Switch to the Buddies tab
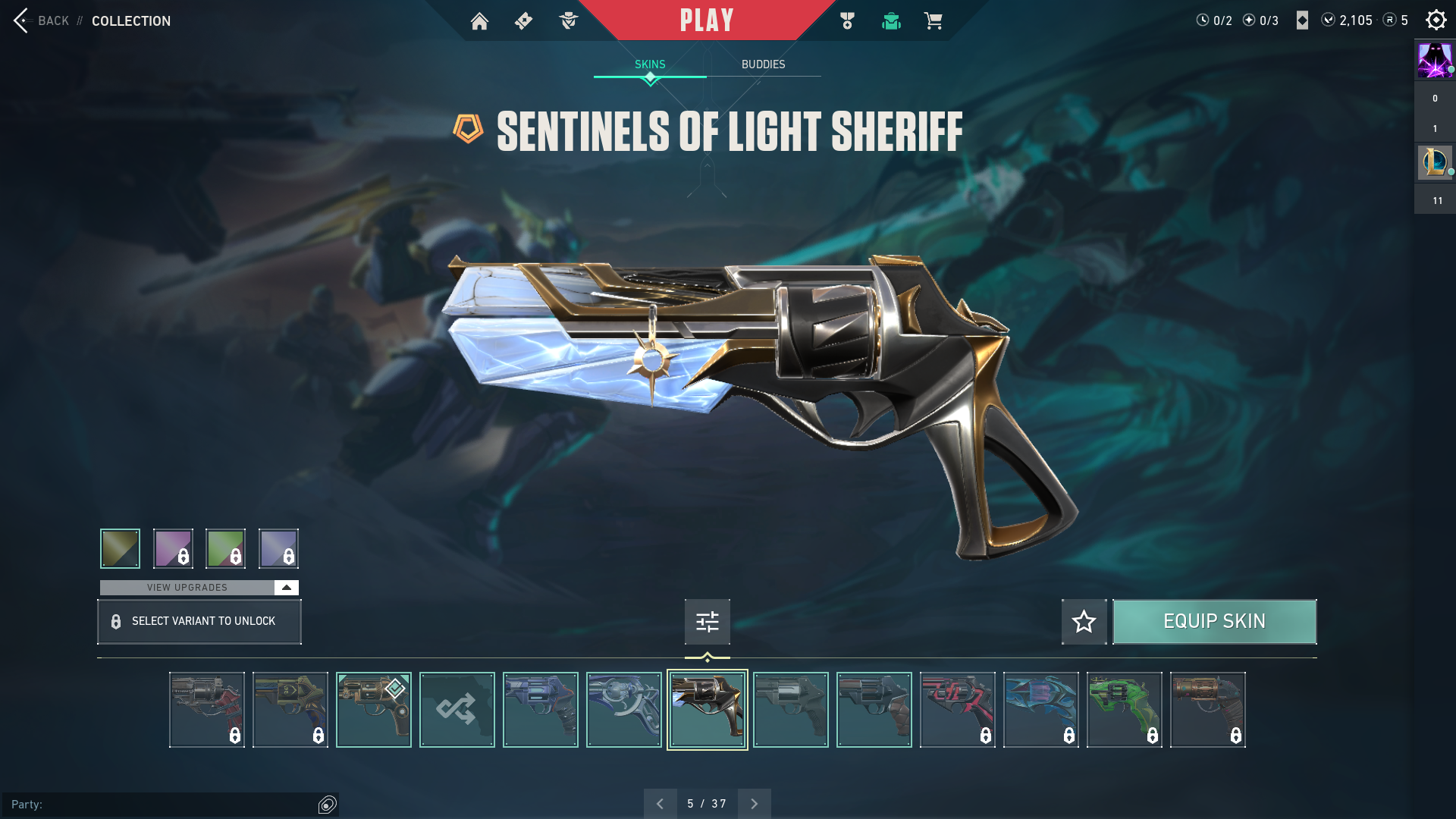1456x819 pixels. pos(763,64)
